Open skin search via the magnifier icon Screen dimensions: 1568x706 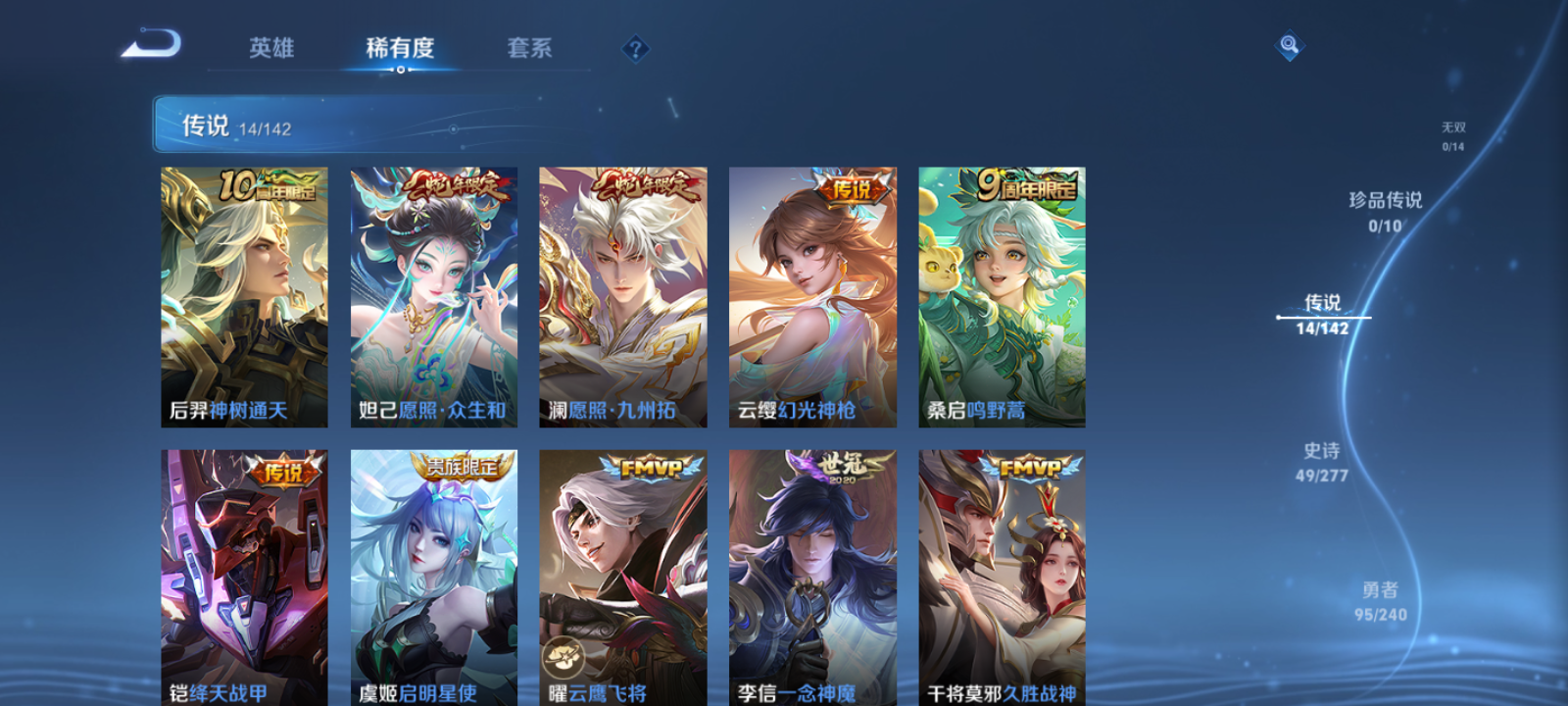point(1288,43)
